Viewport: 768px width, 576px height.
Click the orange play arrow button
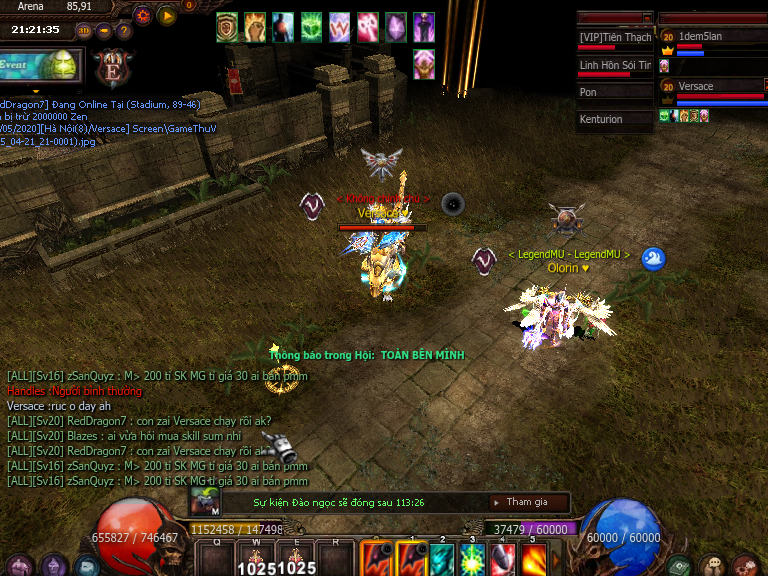tap(167, 15)
